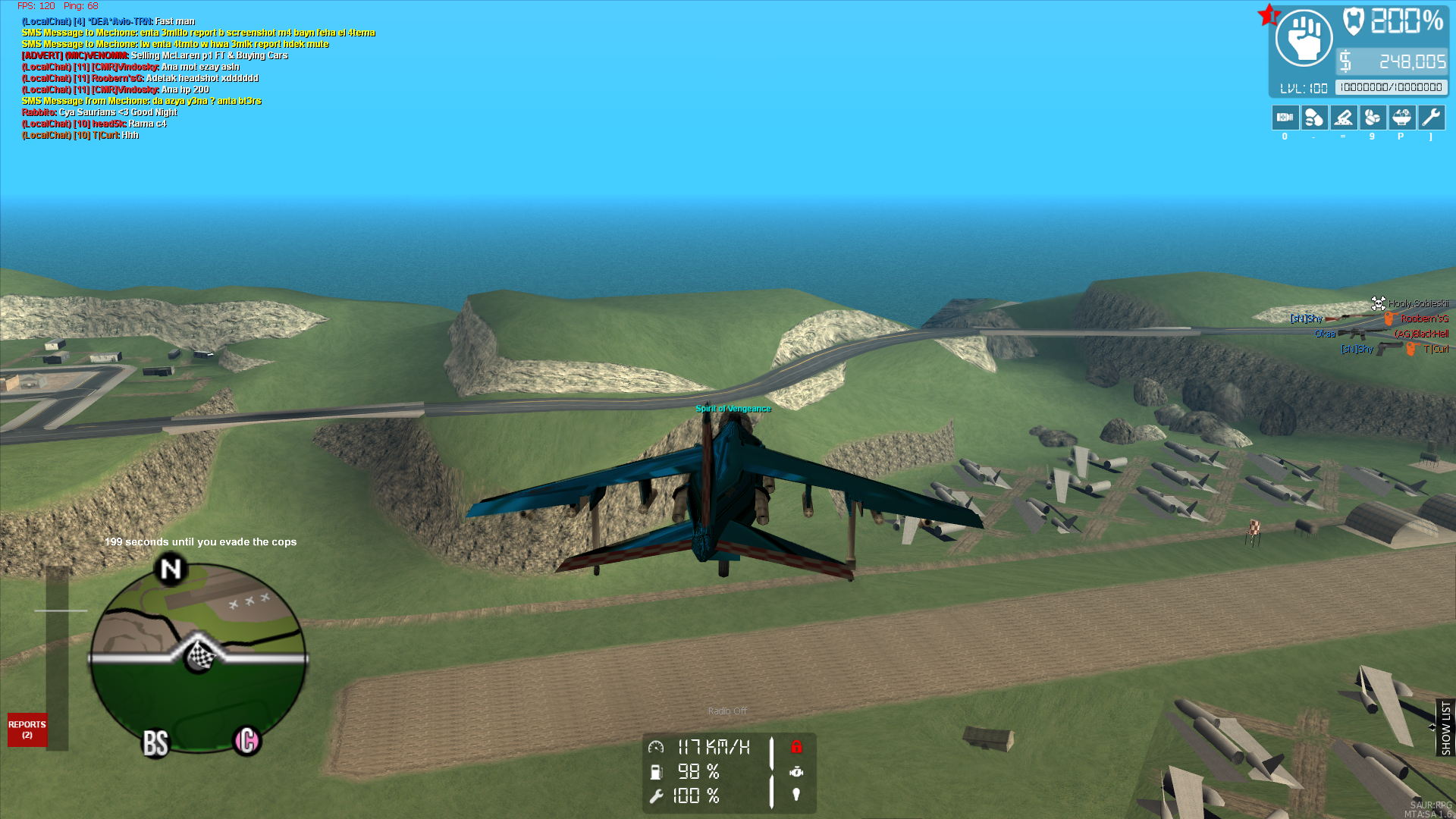
Task: Use the round tablets item slot
Action: tap(1373, 118)
